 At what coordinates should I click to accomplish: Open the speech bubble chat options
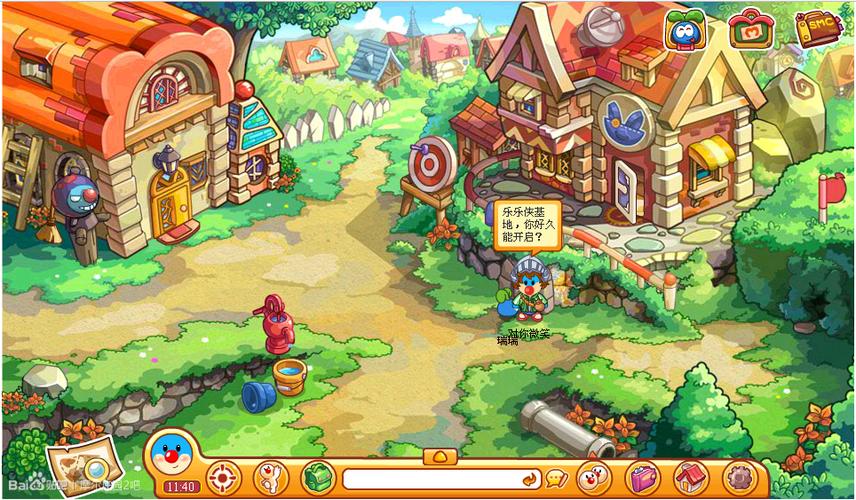556,479
